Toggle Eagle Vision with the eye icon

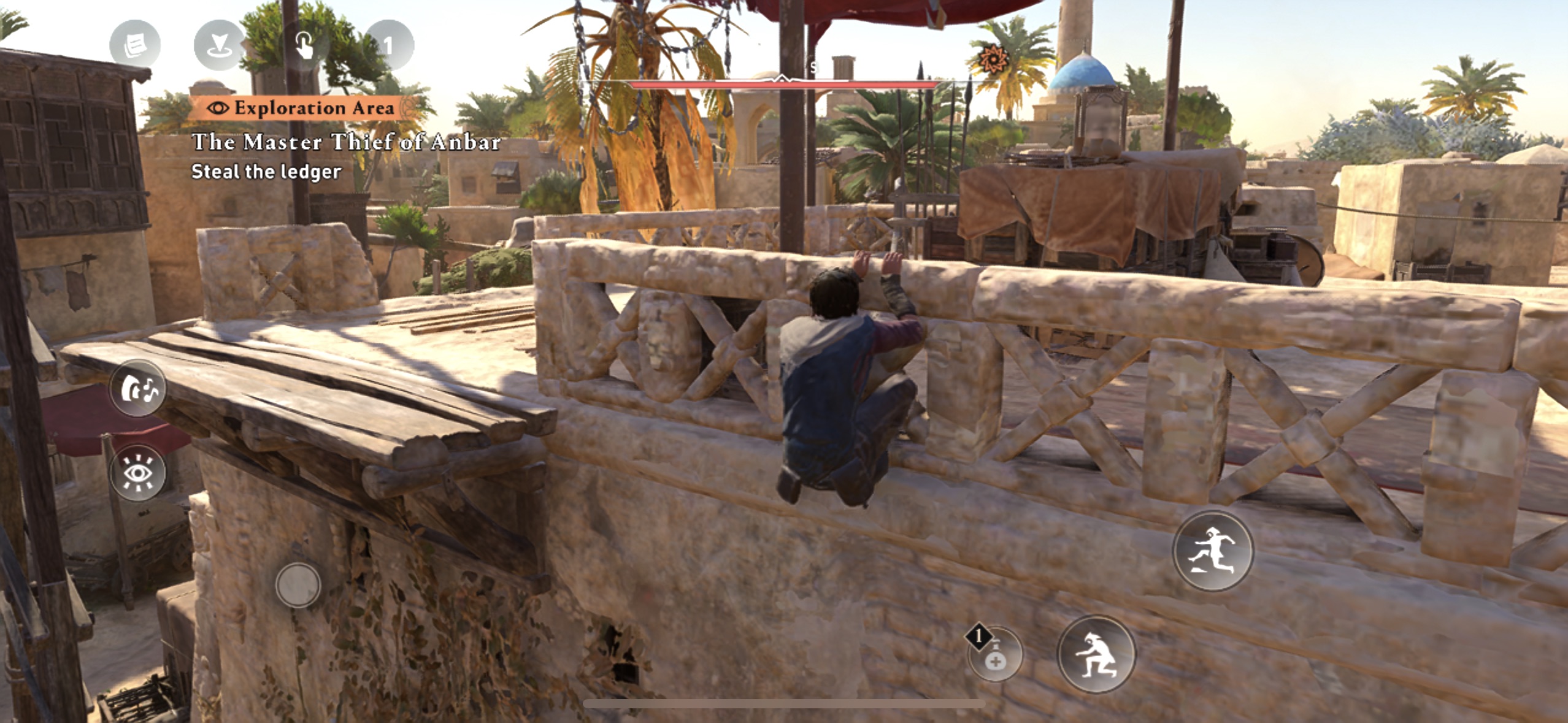click(138, 473)
